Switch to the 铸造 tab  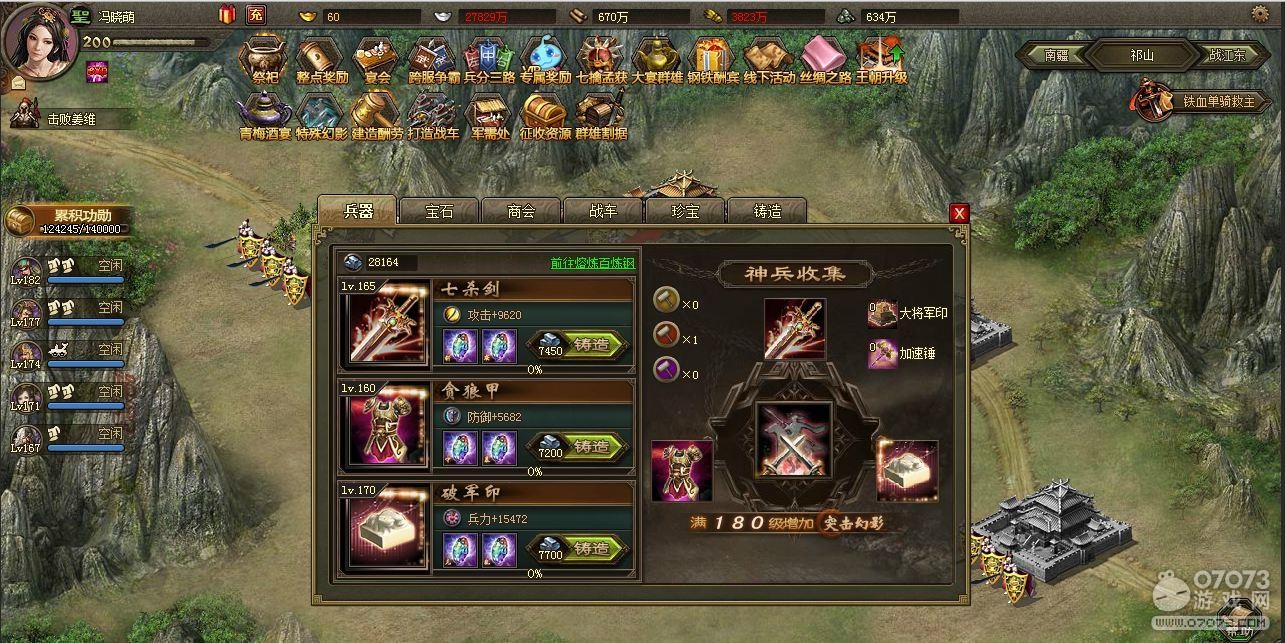coord(767,211)
